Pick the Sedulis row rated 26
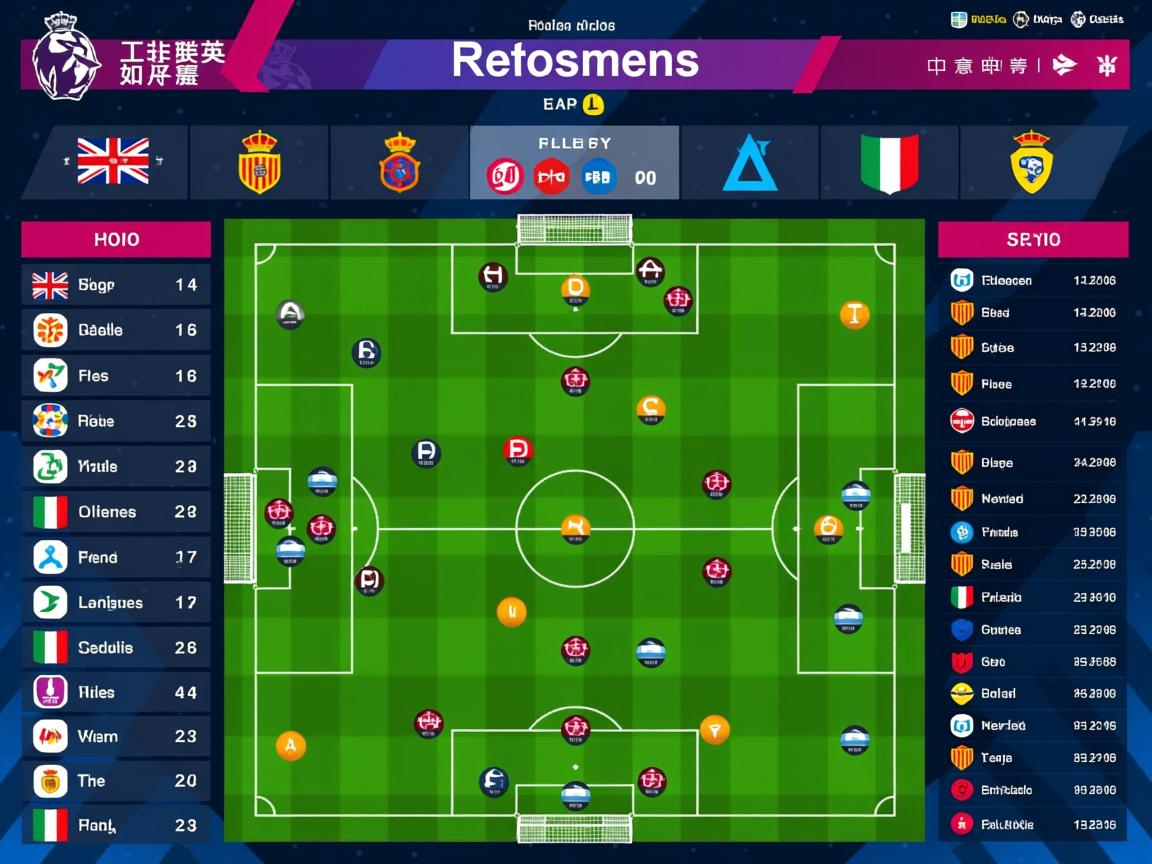The image size is (1152, 864). tap(116, 647)
